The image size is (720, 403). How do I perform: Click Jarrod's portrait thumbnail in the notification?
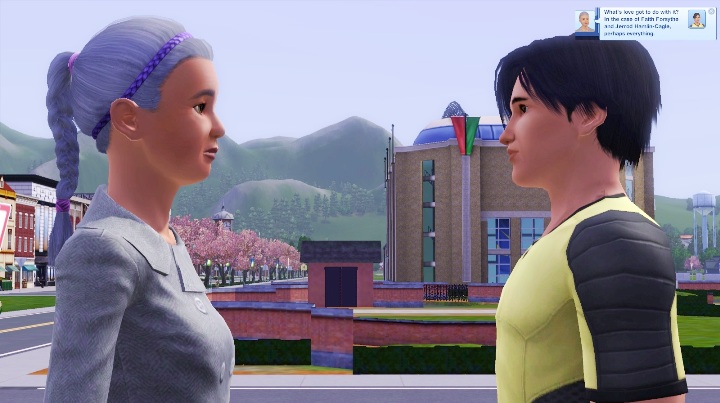[x=697, y=20]
